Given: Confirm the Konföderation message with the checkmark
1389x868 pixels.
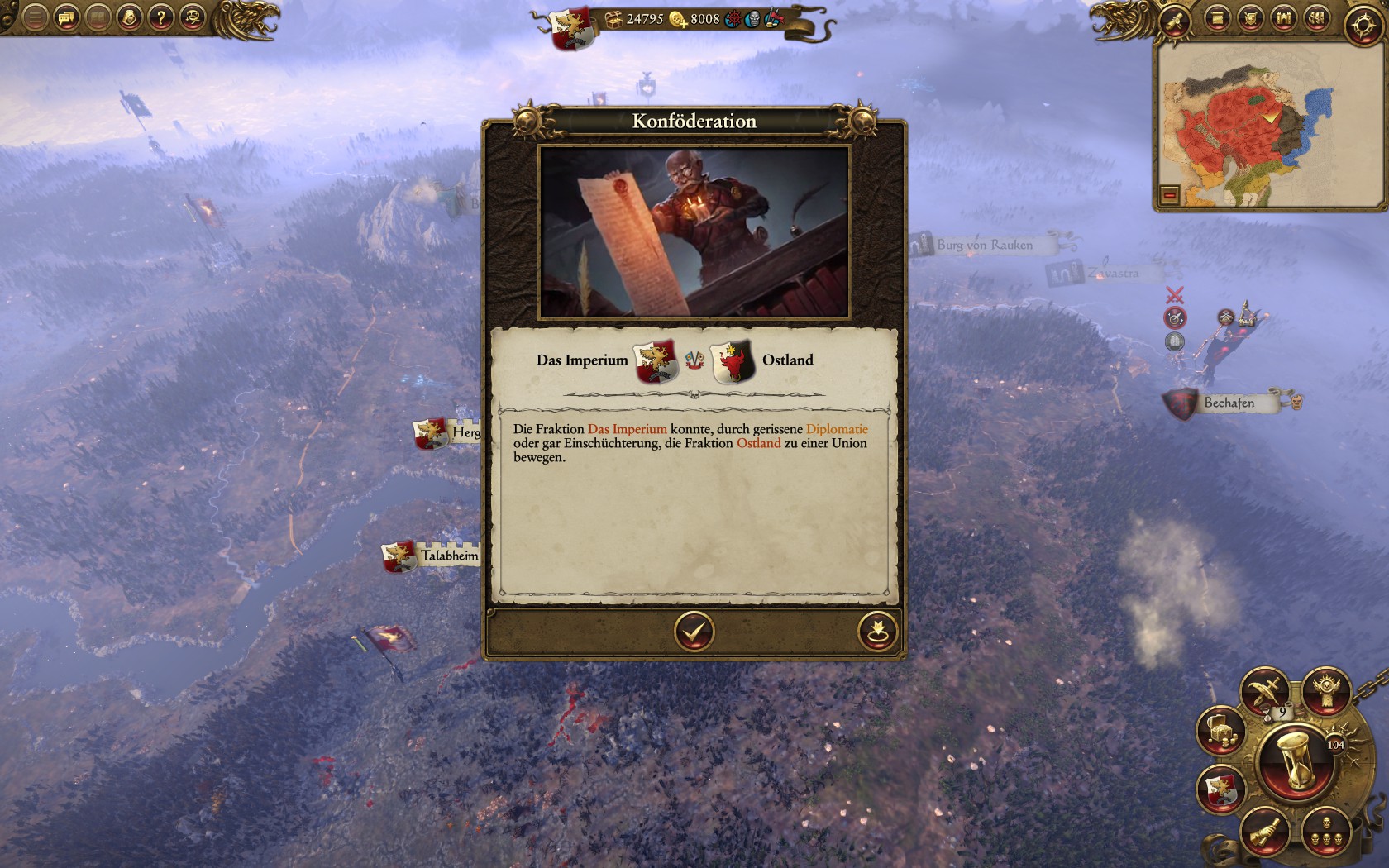Looking at the screenshot, I should tap(694, 632).
